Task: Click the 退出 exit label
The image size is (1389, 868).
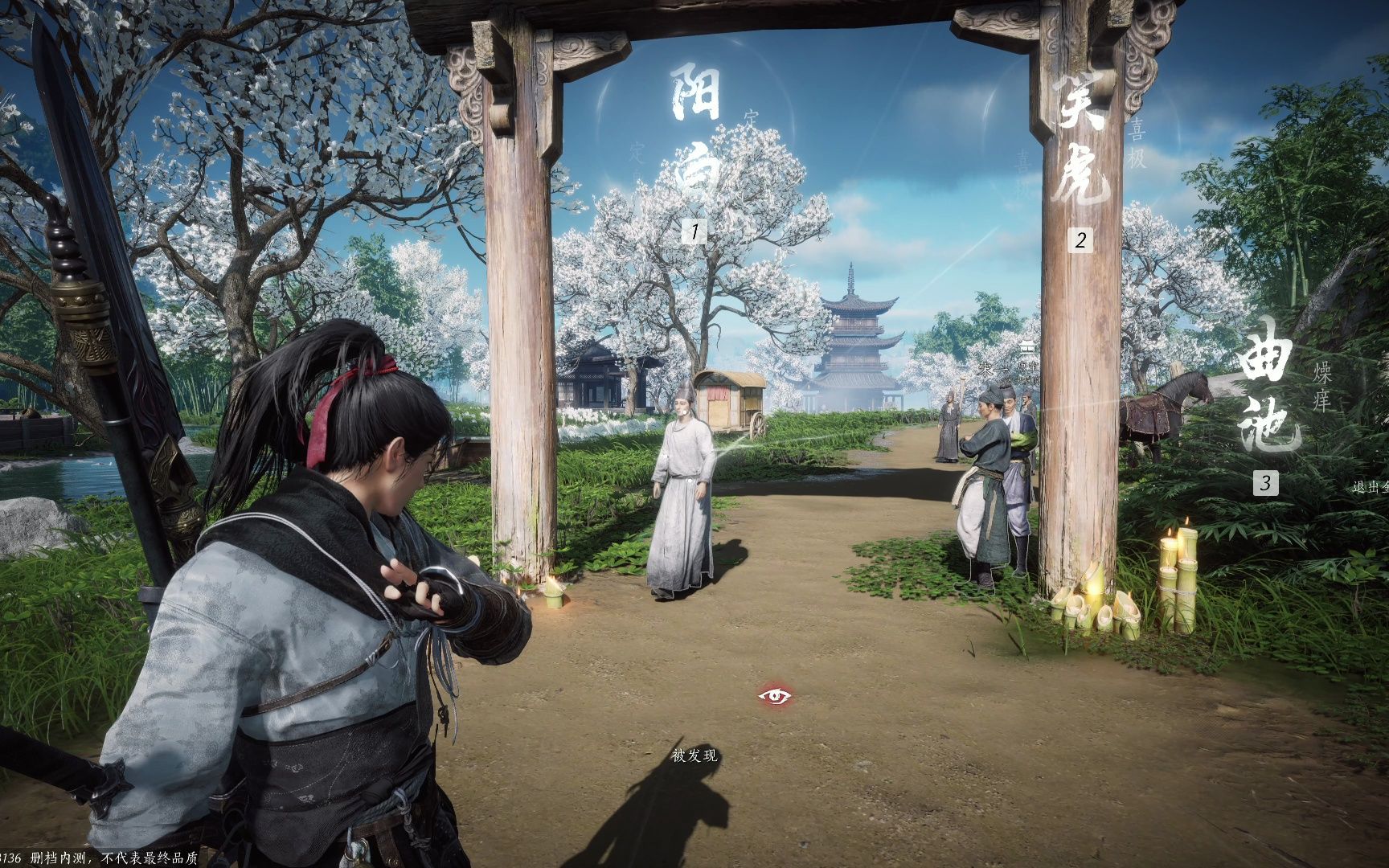Action: click(1370, 487)
